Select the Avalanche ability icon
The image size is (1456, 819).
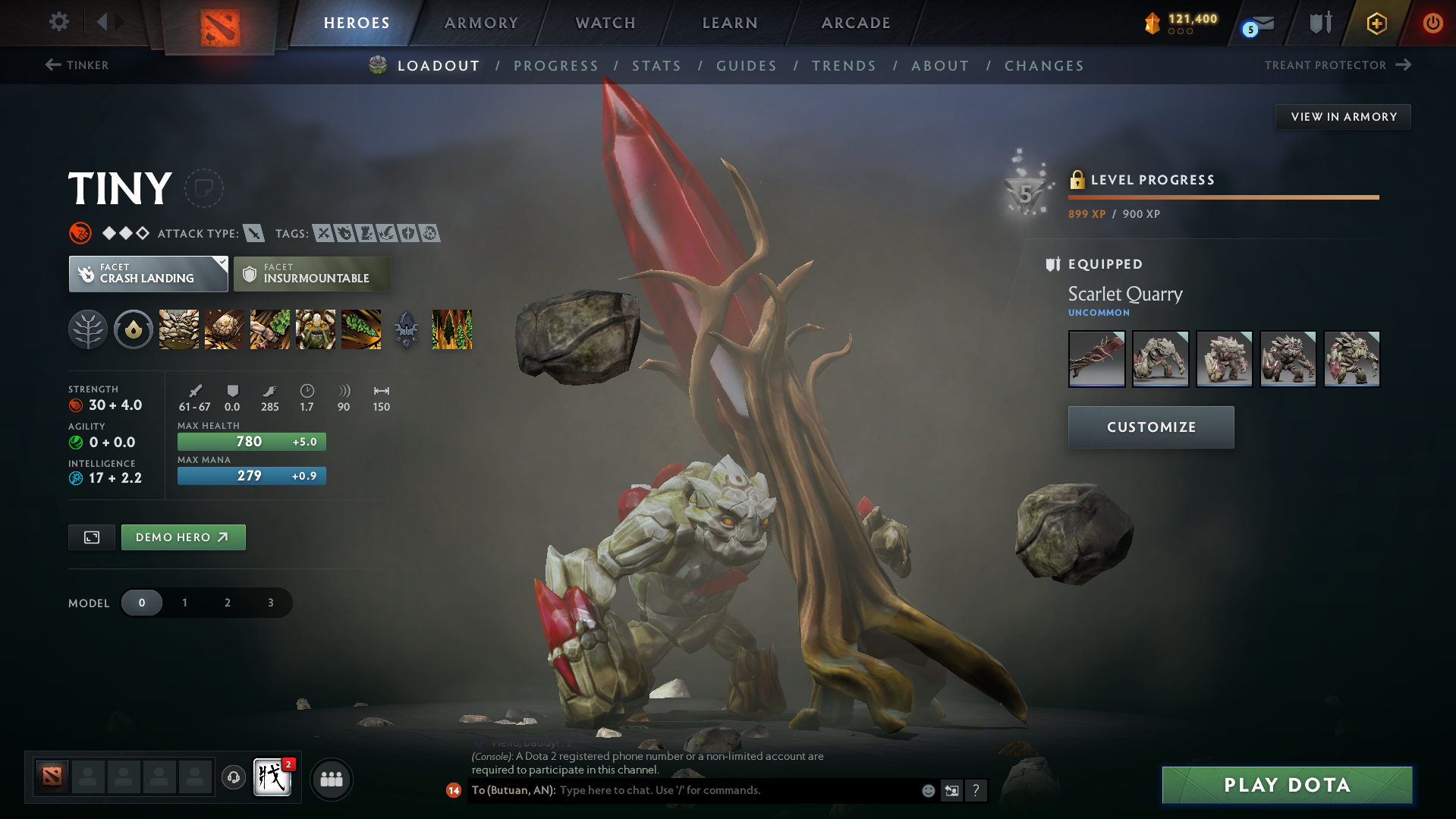point(178,329)
